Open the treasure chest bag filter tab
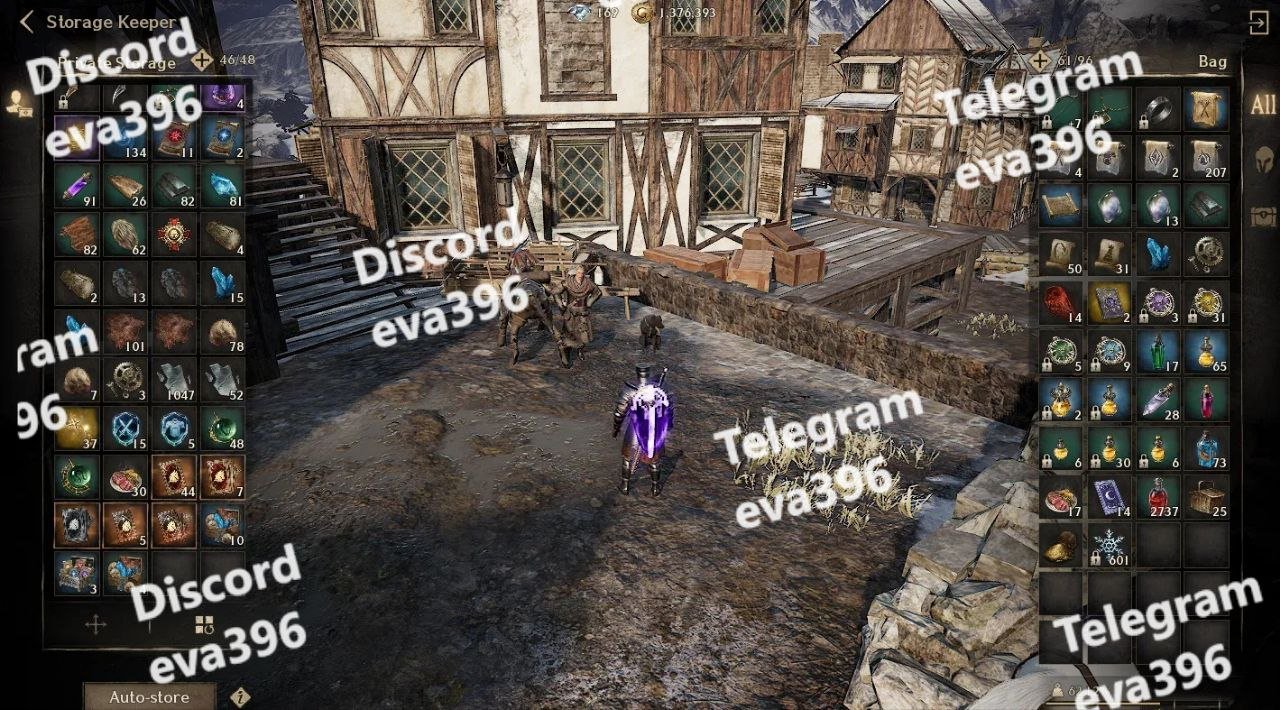This screenshot has height=710, width=1280. click(x=1262, y=215)
